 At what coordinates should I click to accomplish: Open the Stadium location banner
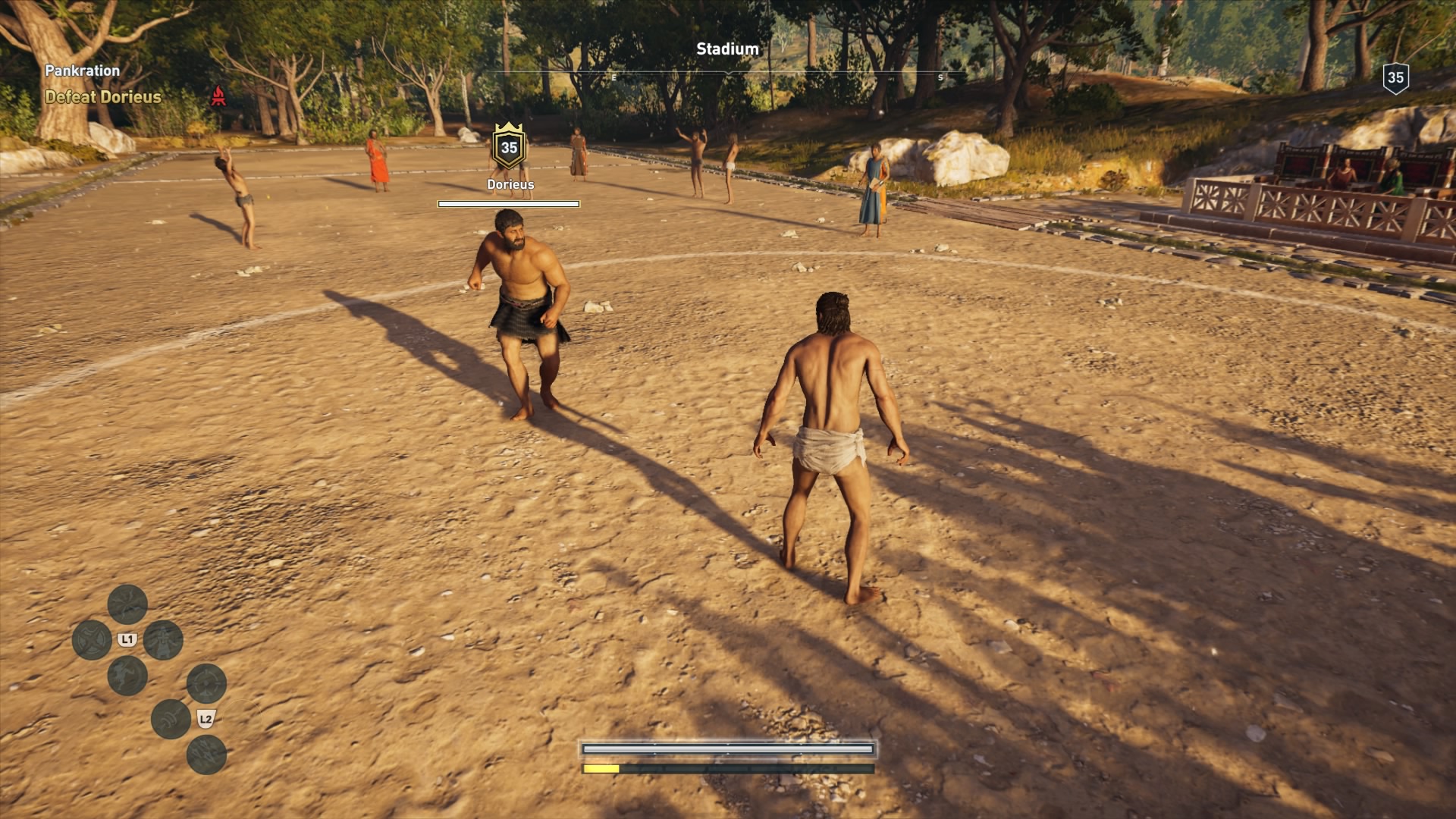(x=726, y=48)
